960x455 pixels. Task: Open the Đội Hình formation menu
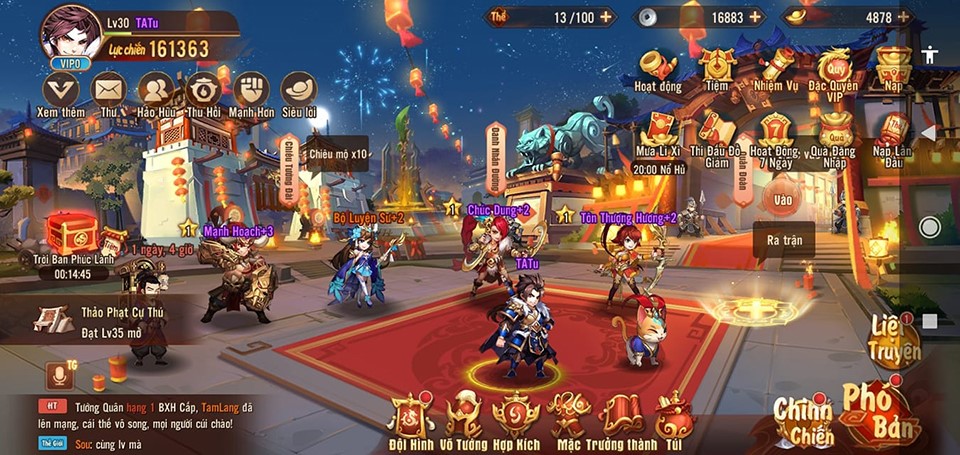pyautogui.click(x=409, y=418)
